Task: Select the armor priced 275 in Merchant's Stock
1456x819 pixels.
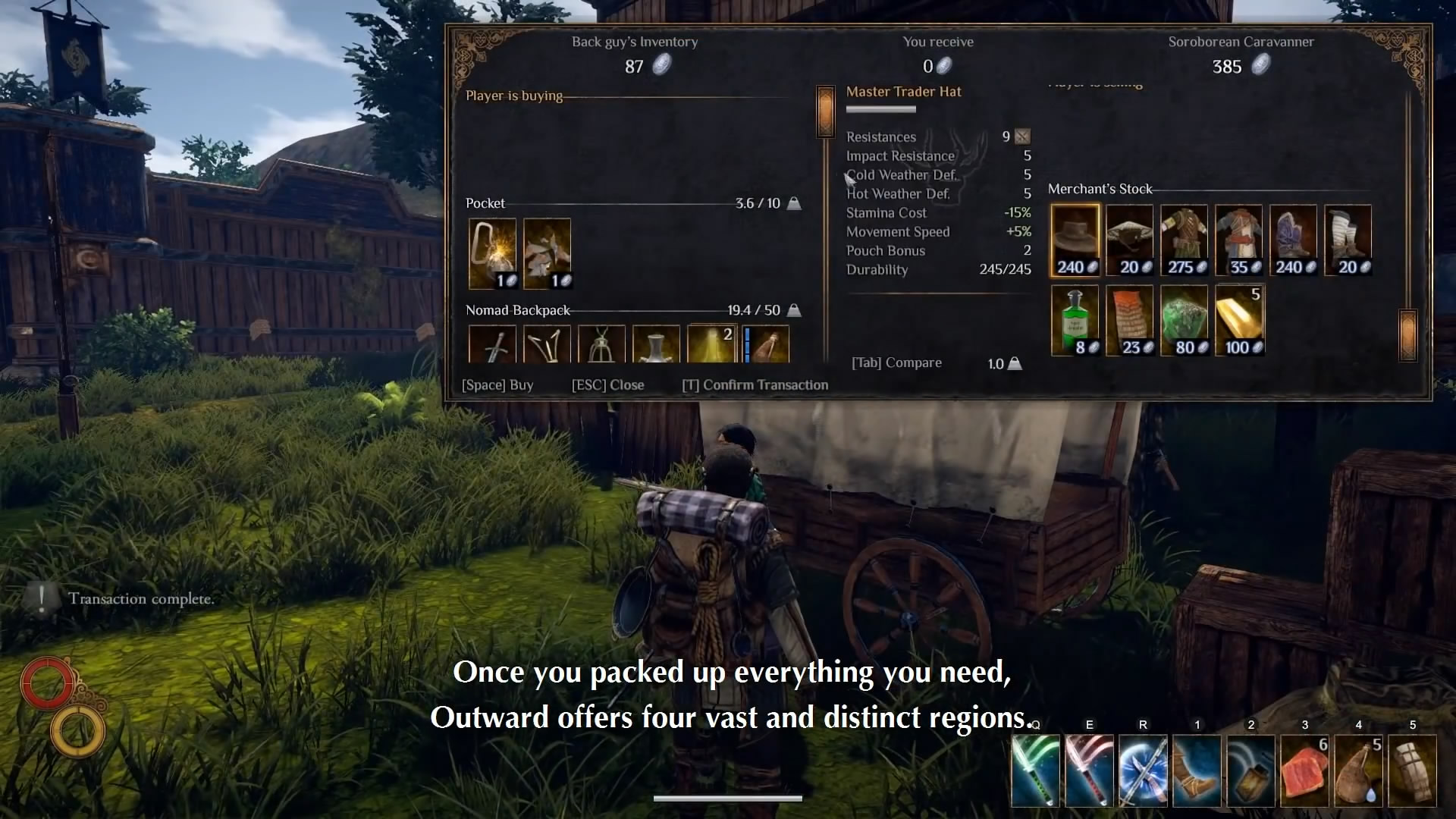Action: 1185,239
